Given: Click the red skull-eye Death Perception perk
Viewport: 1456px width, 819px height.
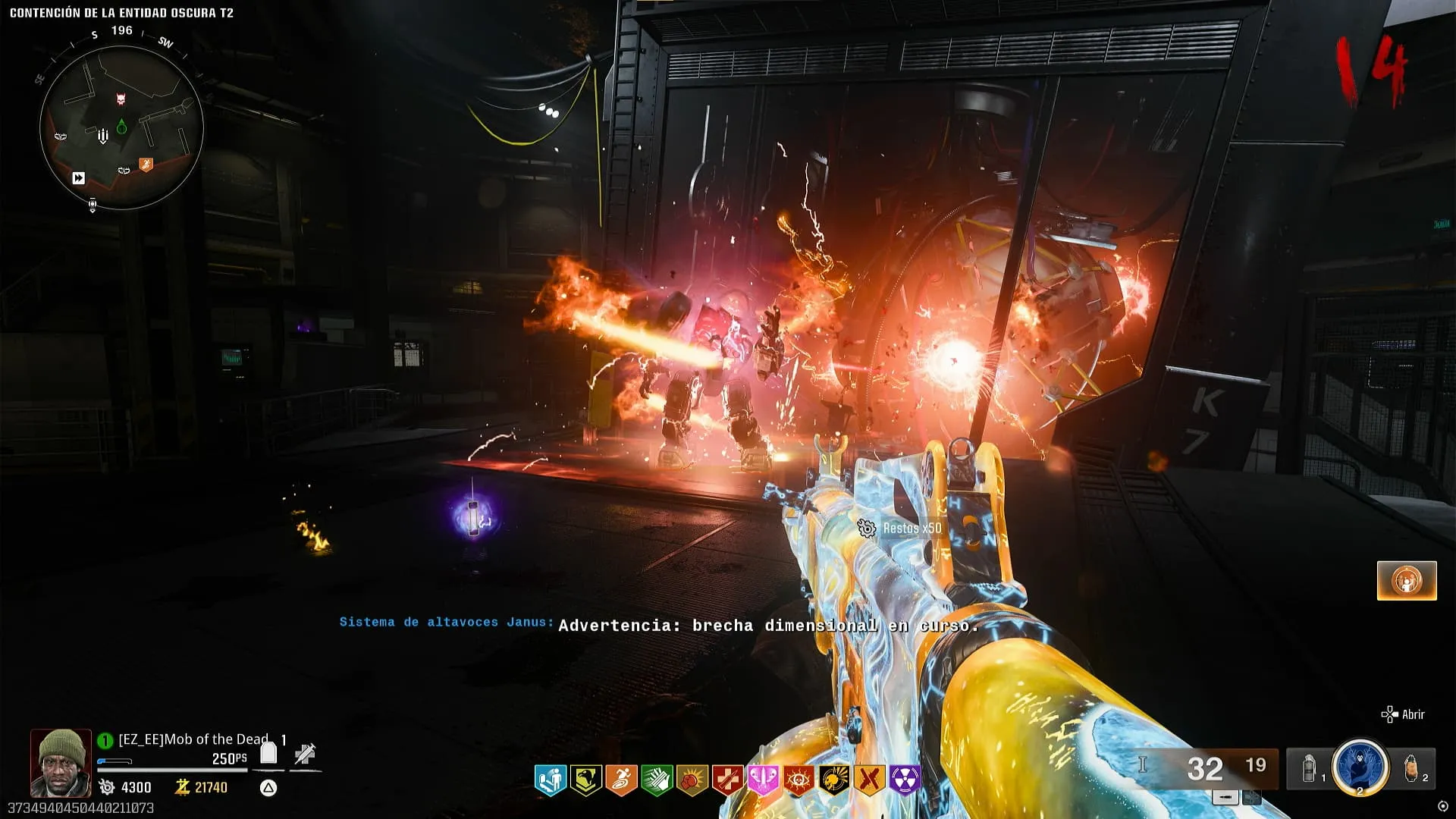Looking at the screenshot, I should click(799, 780).
